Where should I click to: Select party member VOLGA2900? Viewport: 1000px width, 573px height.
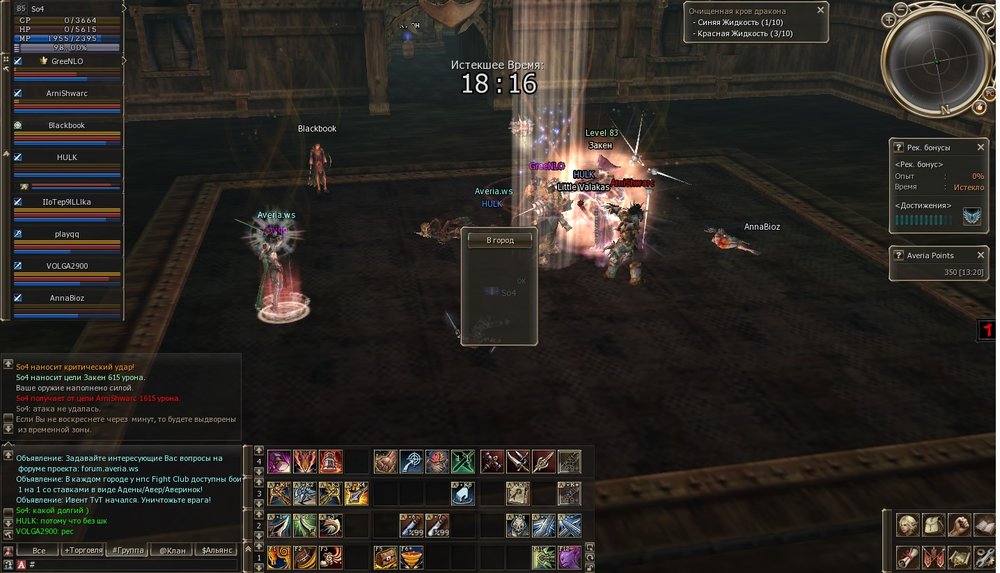(x=67, y=266)
